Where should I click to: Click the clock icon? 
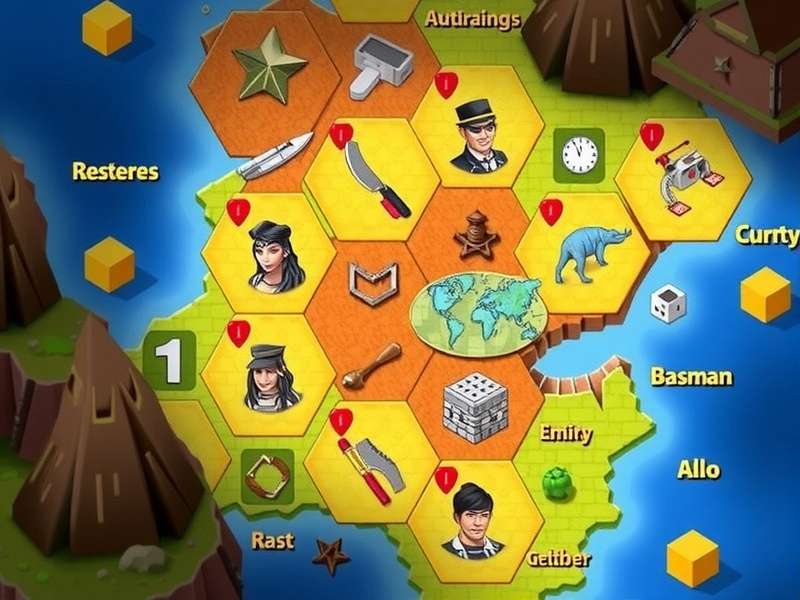coord(578,155)
